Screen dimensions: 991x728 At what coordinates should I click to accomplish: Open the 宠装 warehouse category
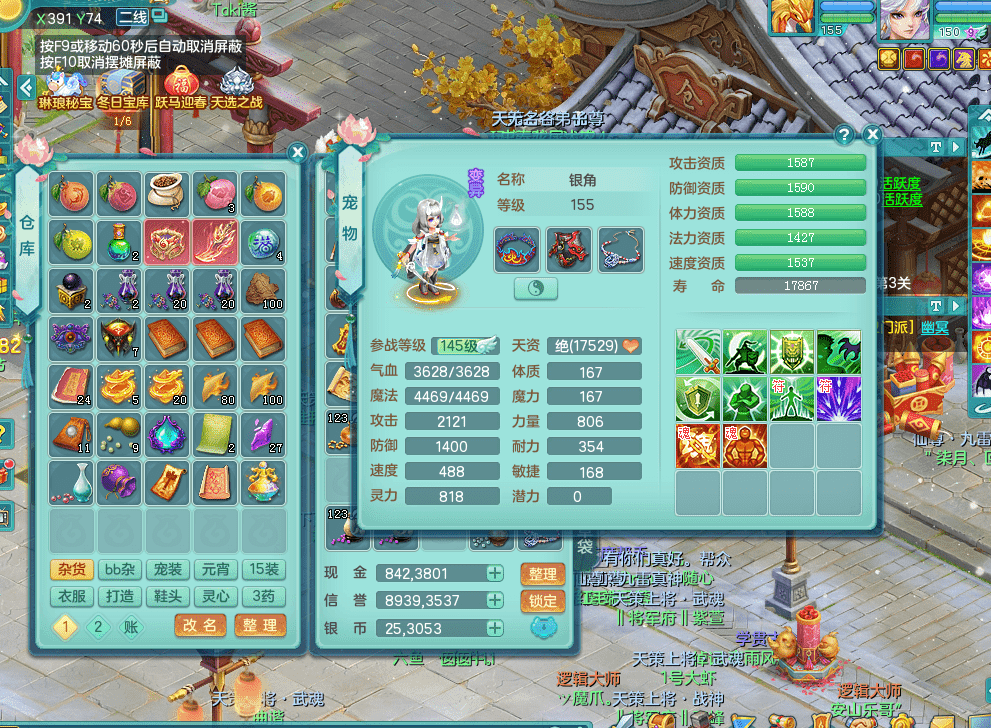point(168,570)
